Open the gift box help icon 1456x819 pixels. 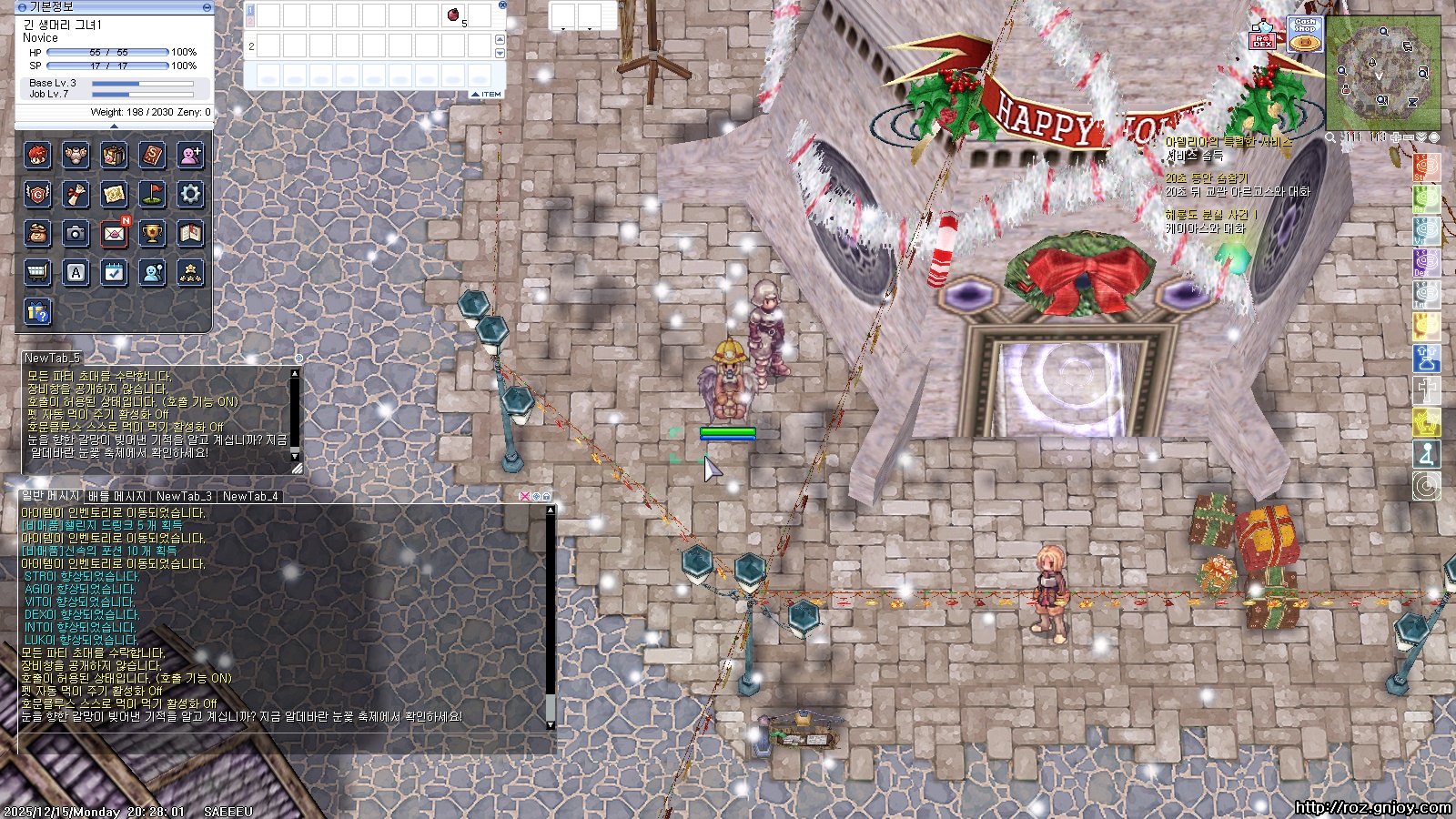tap(37, 312)
